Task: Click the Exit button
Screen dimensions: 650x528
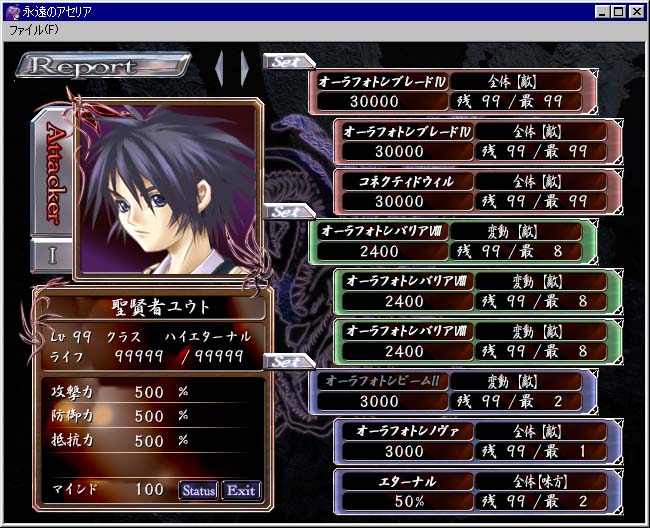Action: click(x=240, y=490)
